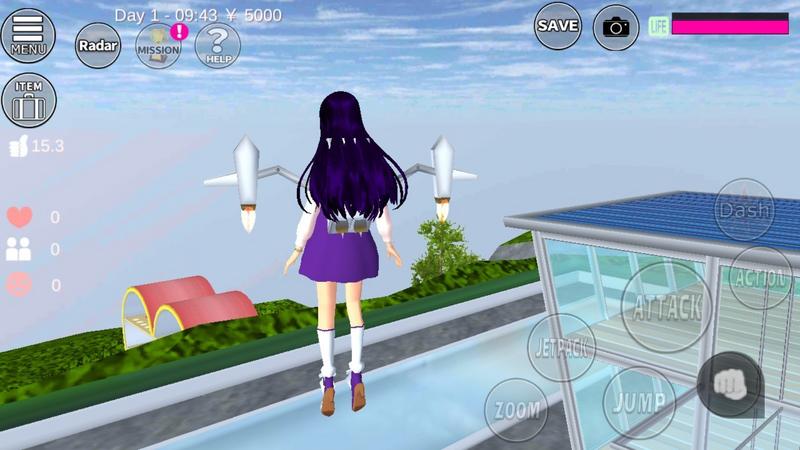Save the game with SAVE button
The image size is (800, 450).
558,26
